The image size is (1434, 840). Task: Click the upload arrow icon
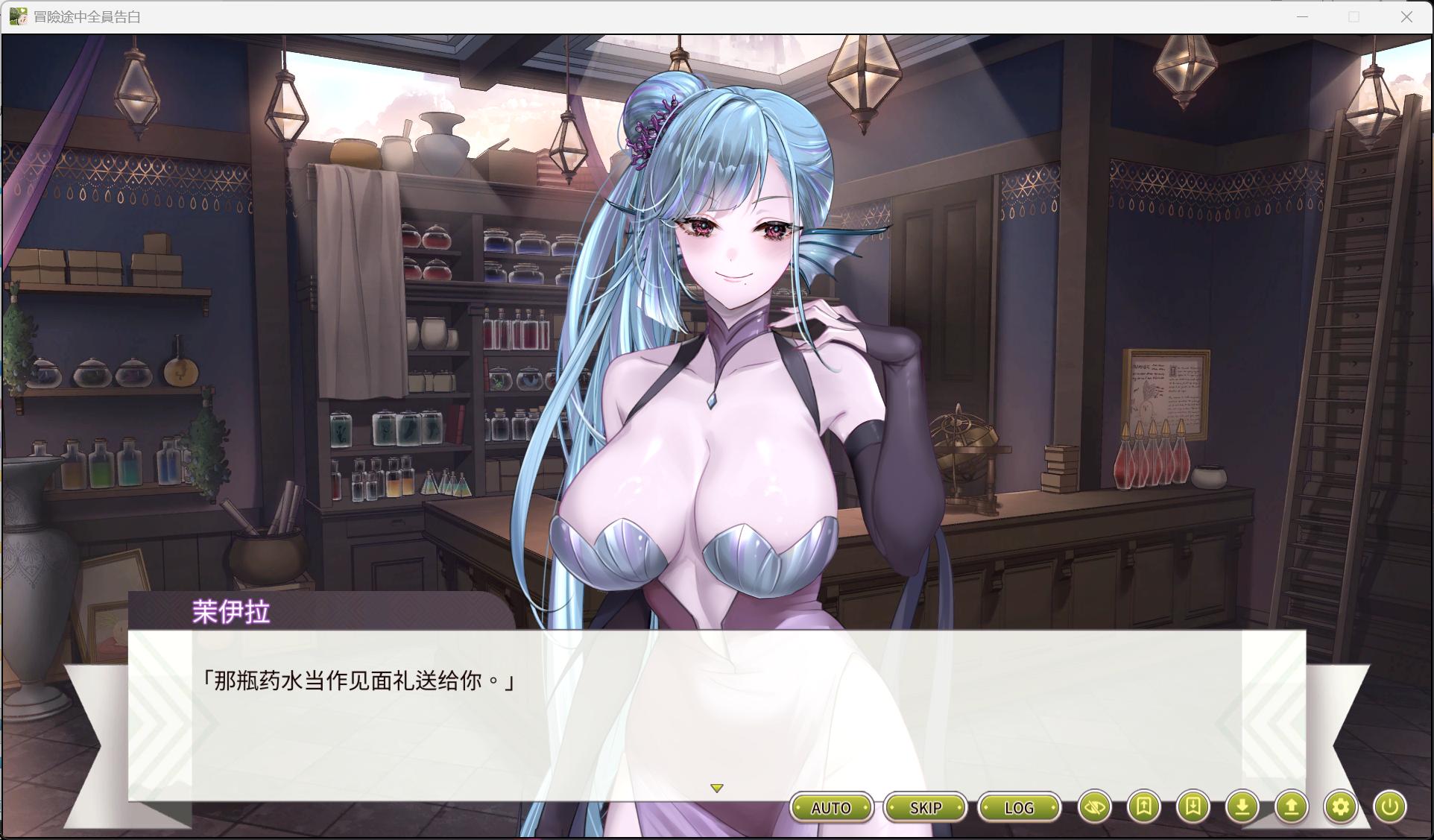pyautogui.click(x=1292, y=807)
